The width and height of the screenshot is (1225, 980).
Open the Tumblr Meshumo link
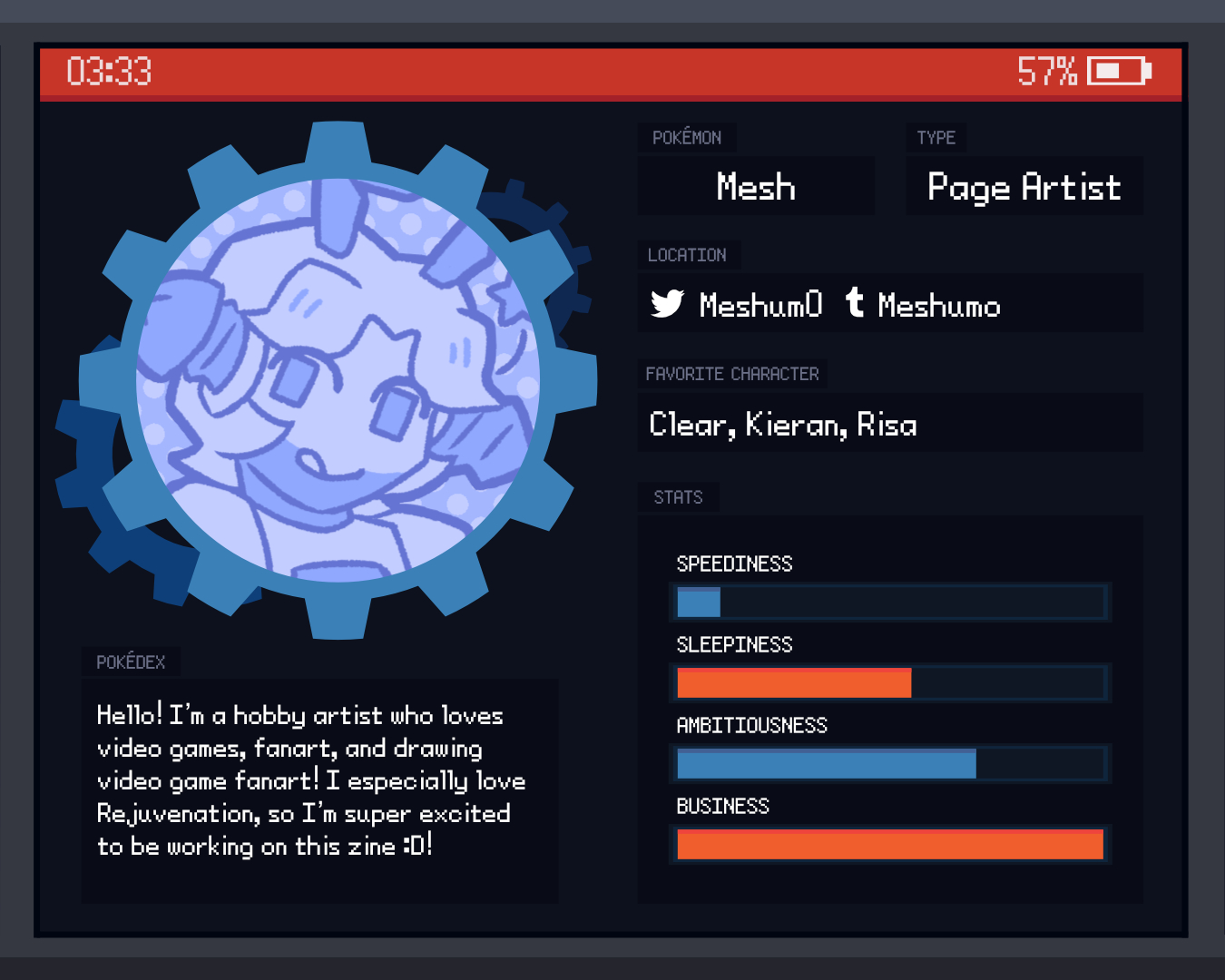pos(937,305)
